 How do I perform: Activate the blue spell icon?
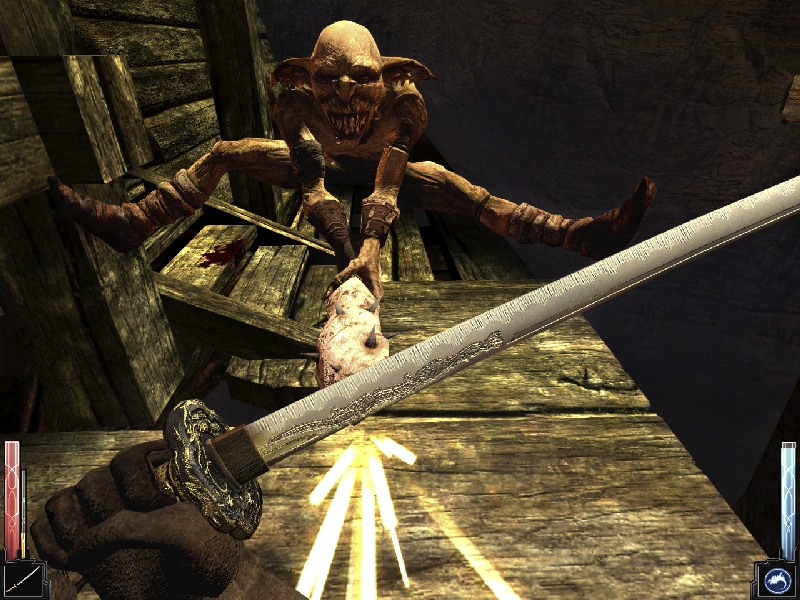tap(776, 579)
